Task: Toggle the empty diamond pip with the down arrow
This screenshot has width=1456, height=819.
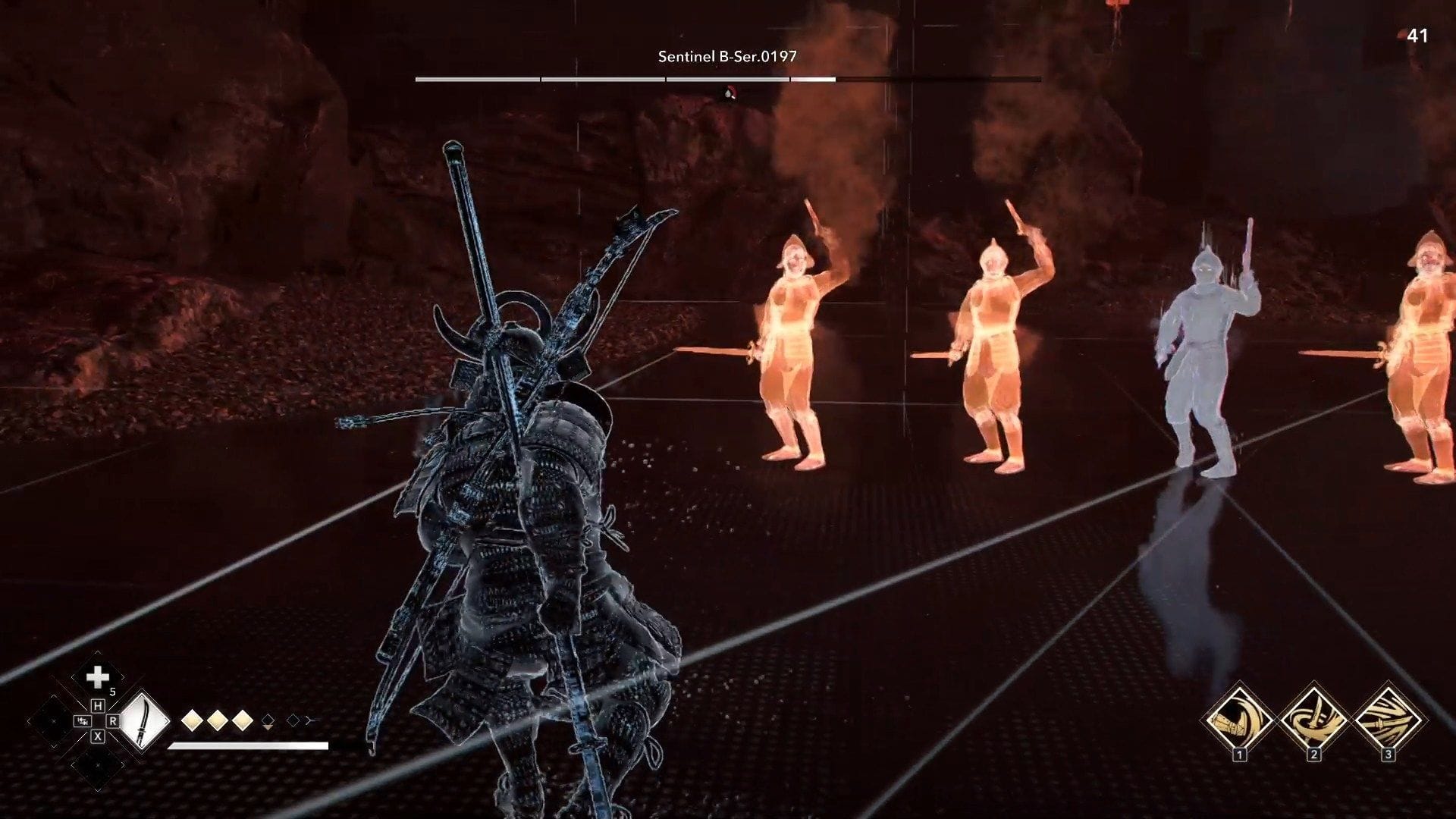Action: click(268, 720)
